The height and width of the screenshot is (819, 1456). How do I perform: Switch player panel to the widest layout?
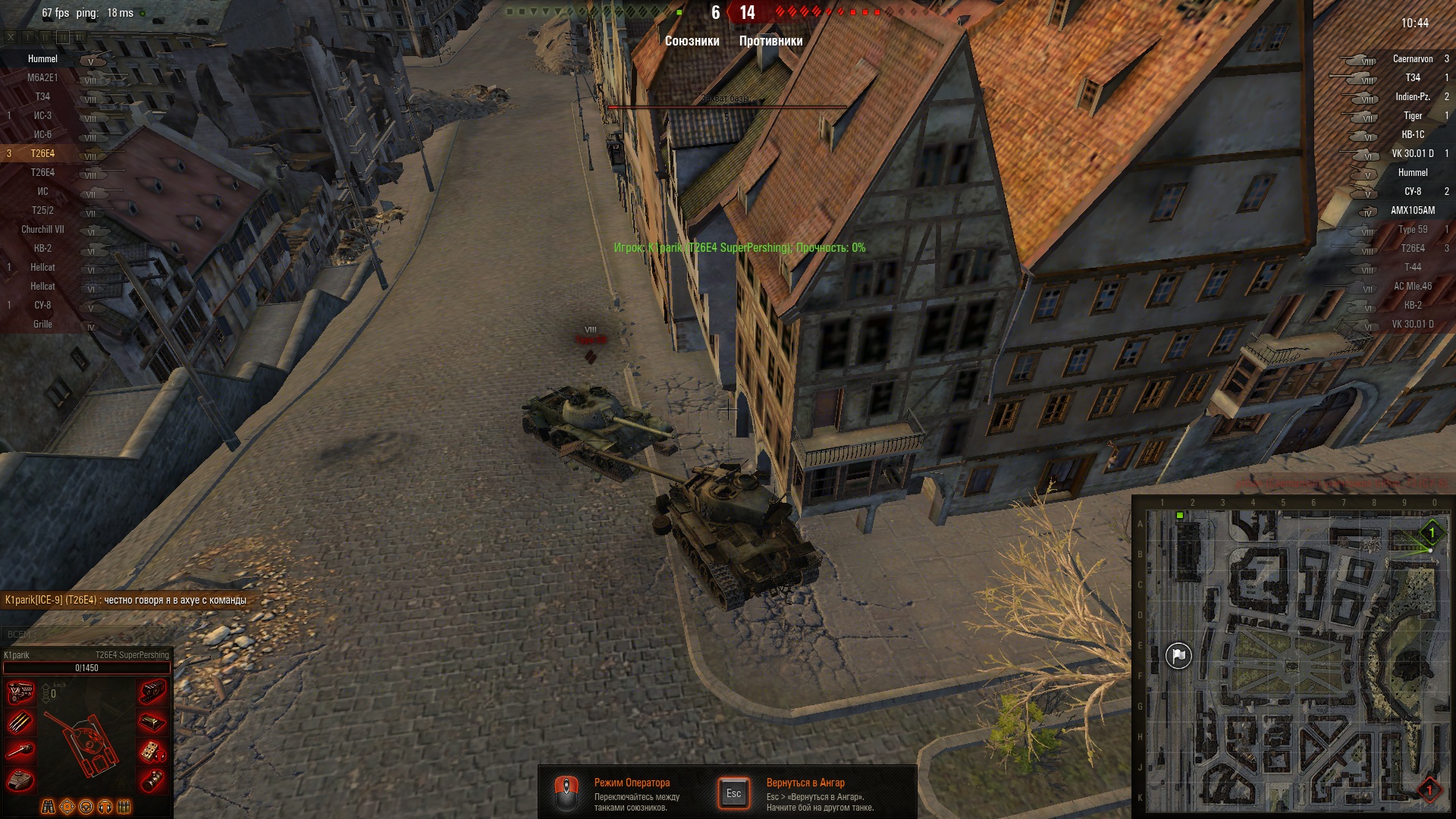pyautogui.click(x=80, y=36)
